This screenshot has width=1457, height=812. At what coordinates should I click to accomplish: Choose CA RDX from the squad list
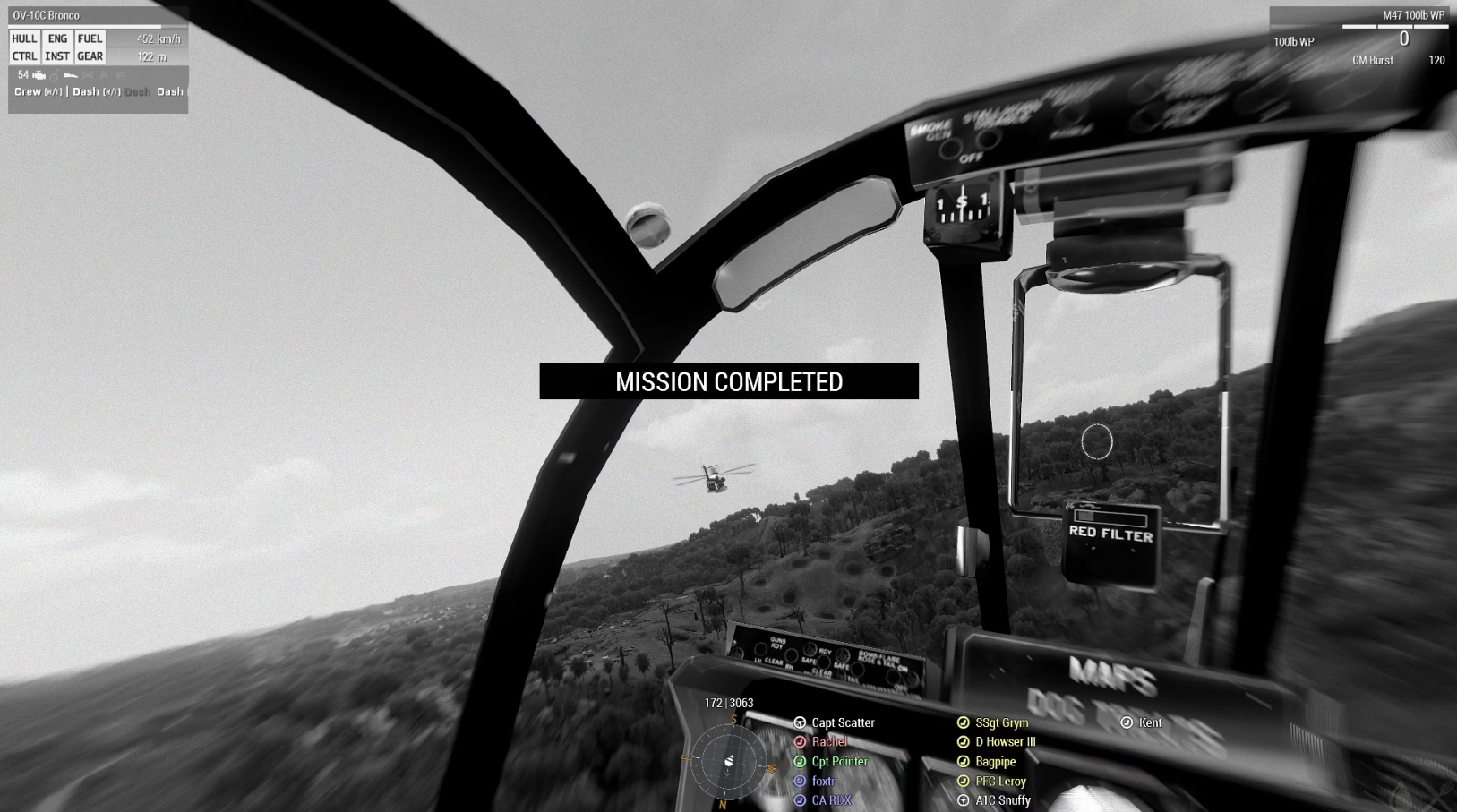pyautogui.click(x=830, y=800)
